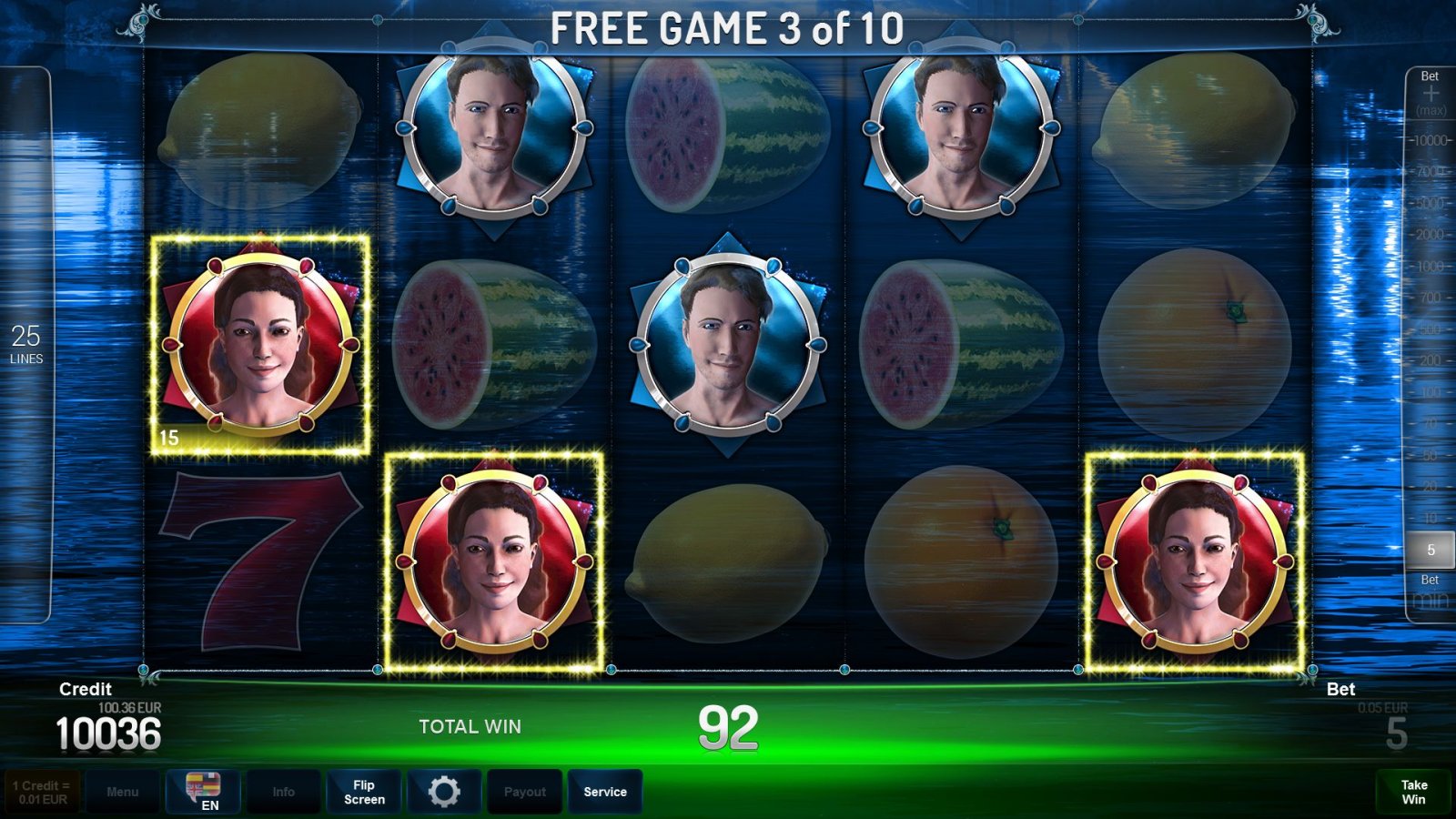Choose the 10000 bet level
This screenshot has width=1456, height=819.
1431,140
